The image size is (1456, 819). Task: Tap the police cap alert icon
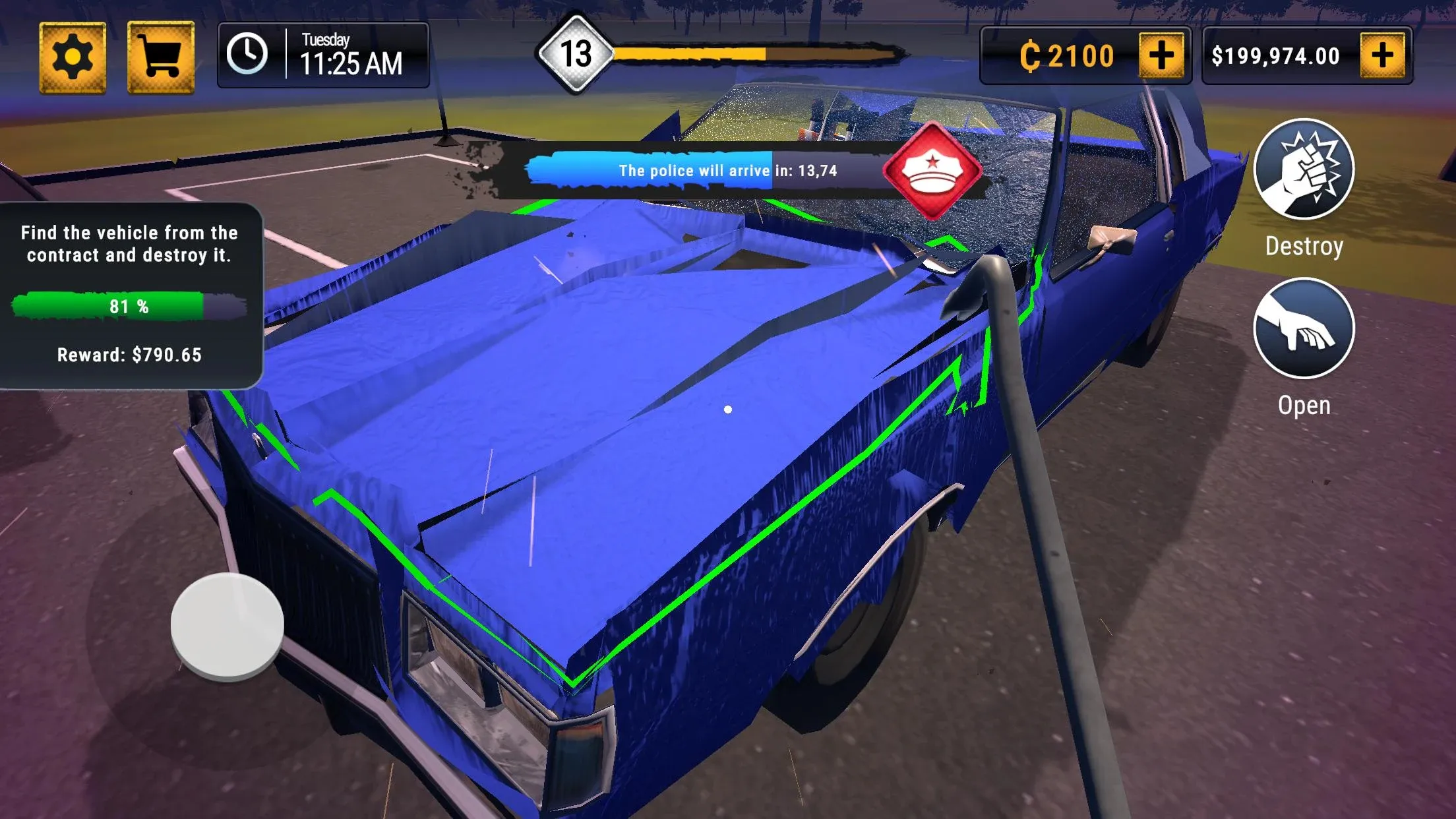coord(932,171)
